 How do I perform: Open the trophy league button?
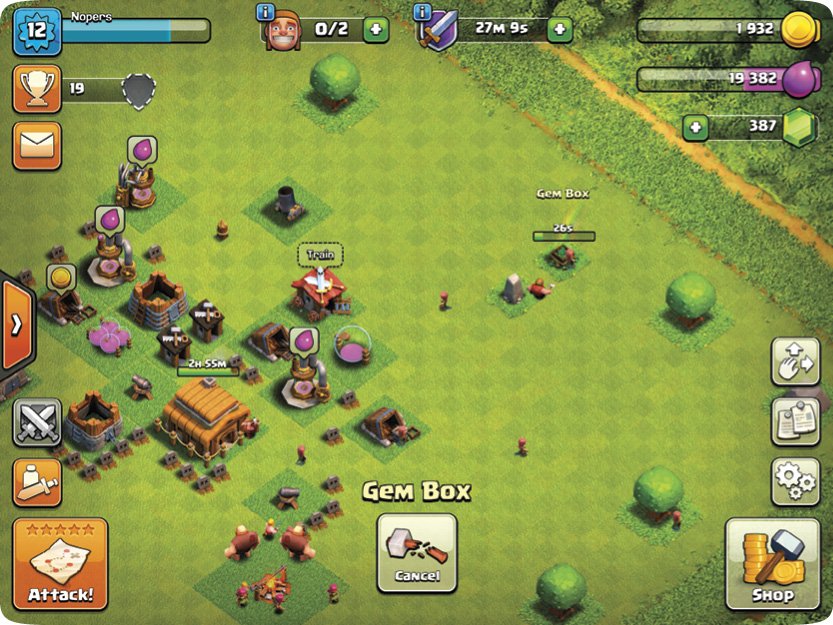[x=37, y=89]
